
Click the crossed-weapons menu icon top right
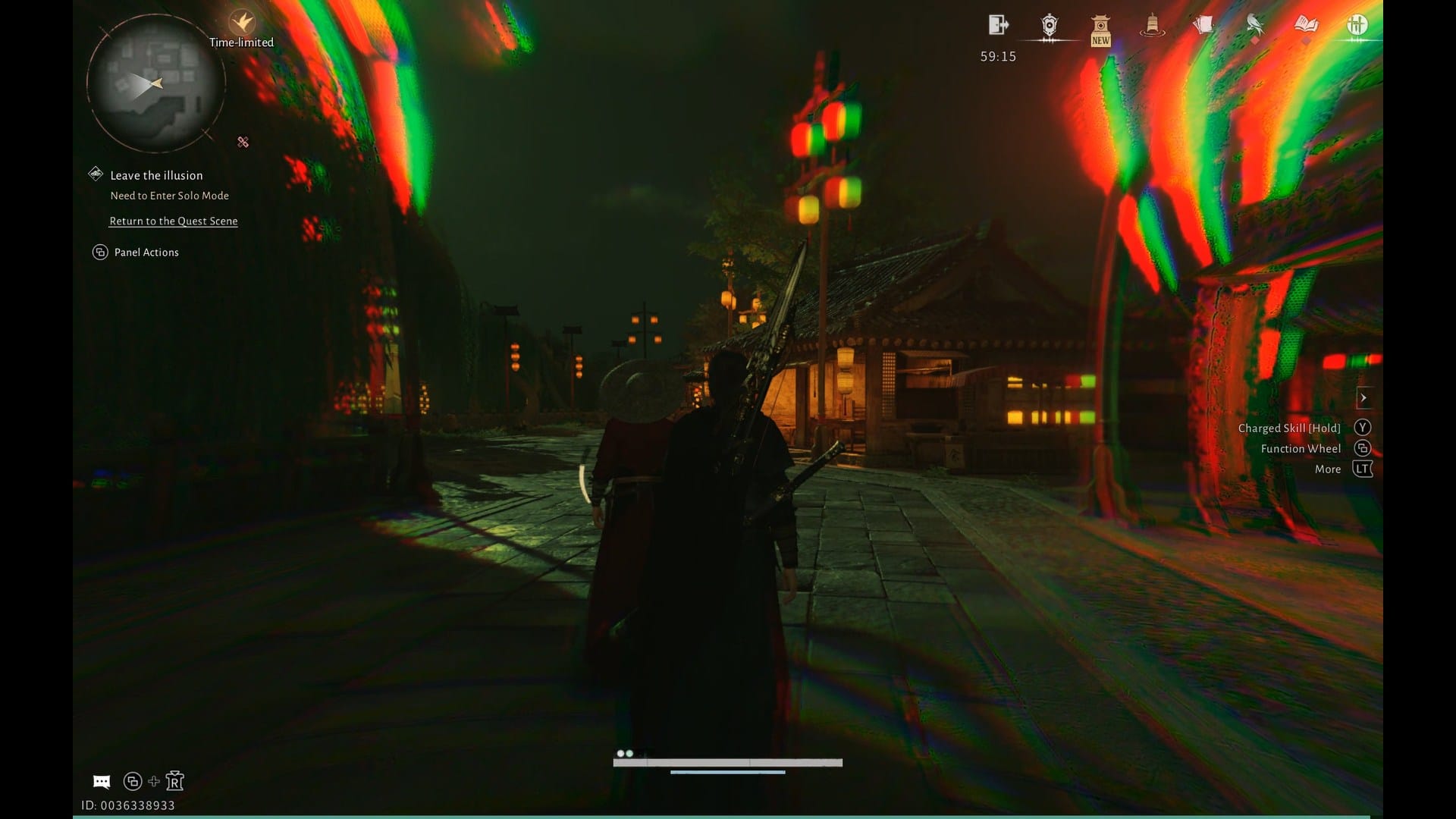1355,25
